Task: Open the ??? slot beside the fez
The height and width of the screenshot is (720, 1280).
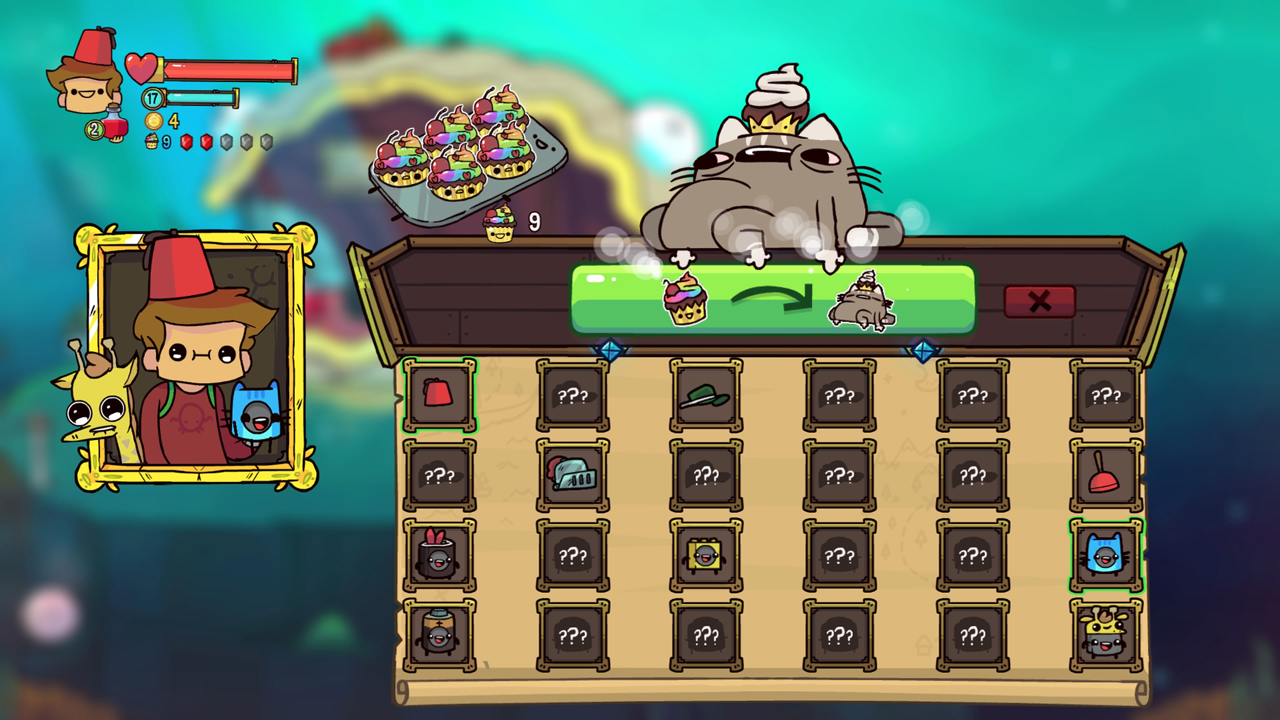Action: pos(572,395)
